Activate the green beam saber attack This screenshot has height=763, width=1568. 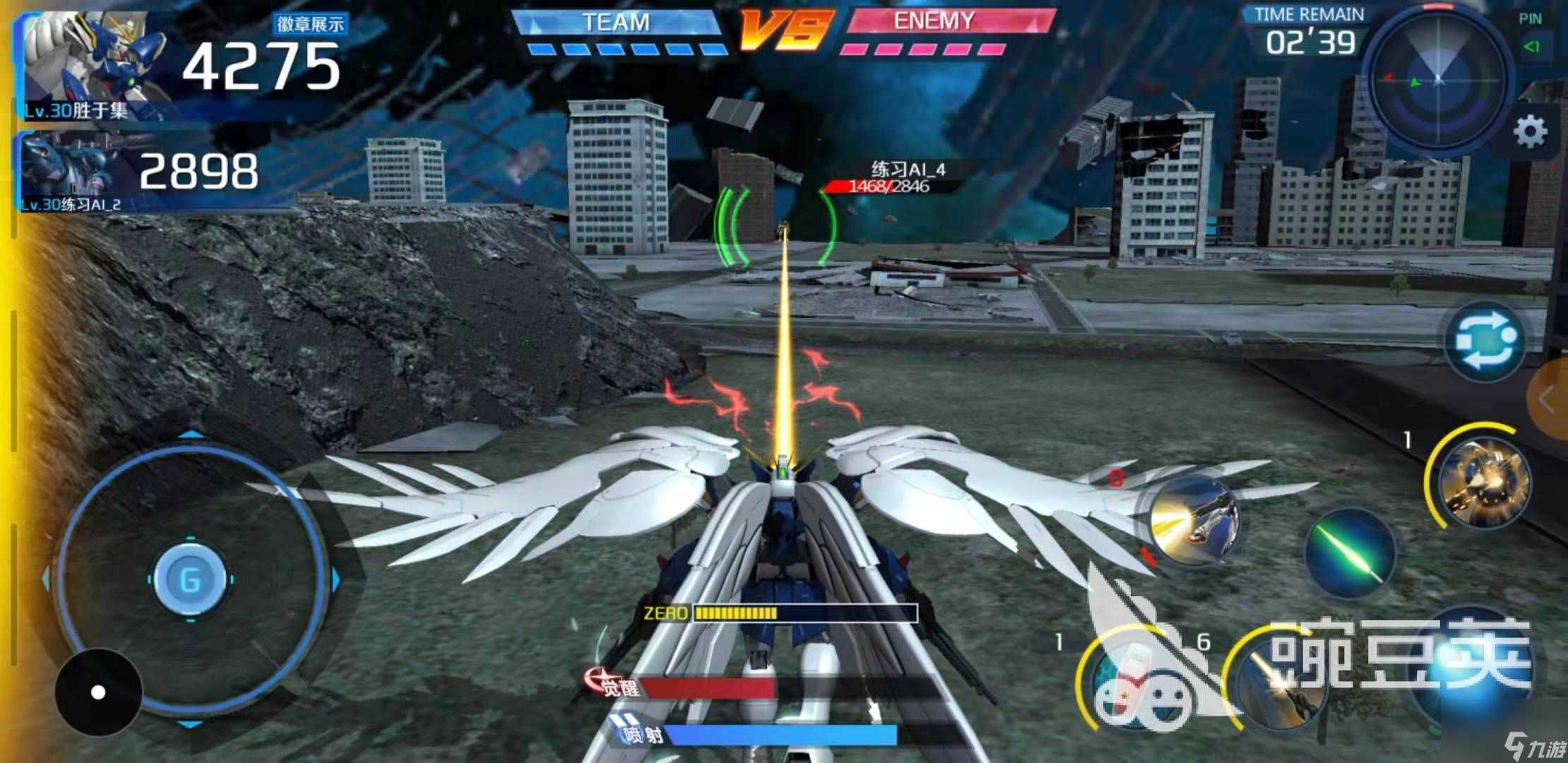[x=1350, y=552]
